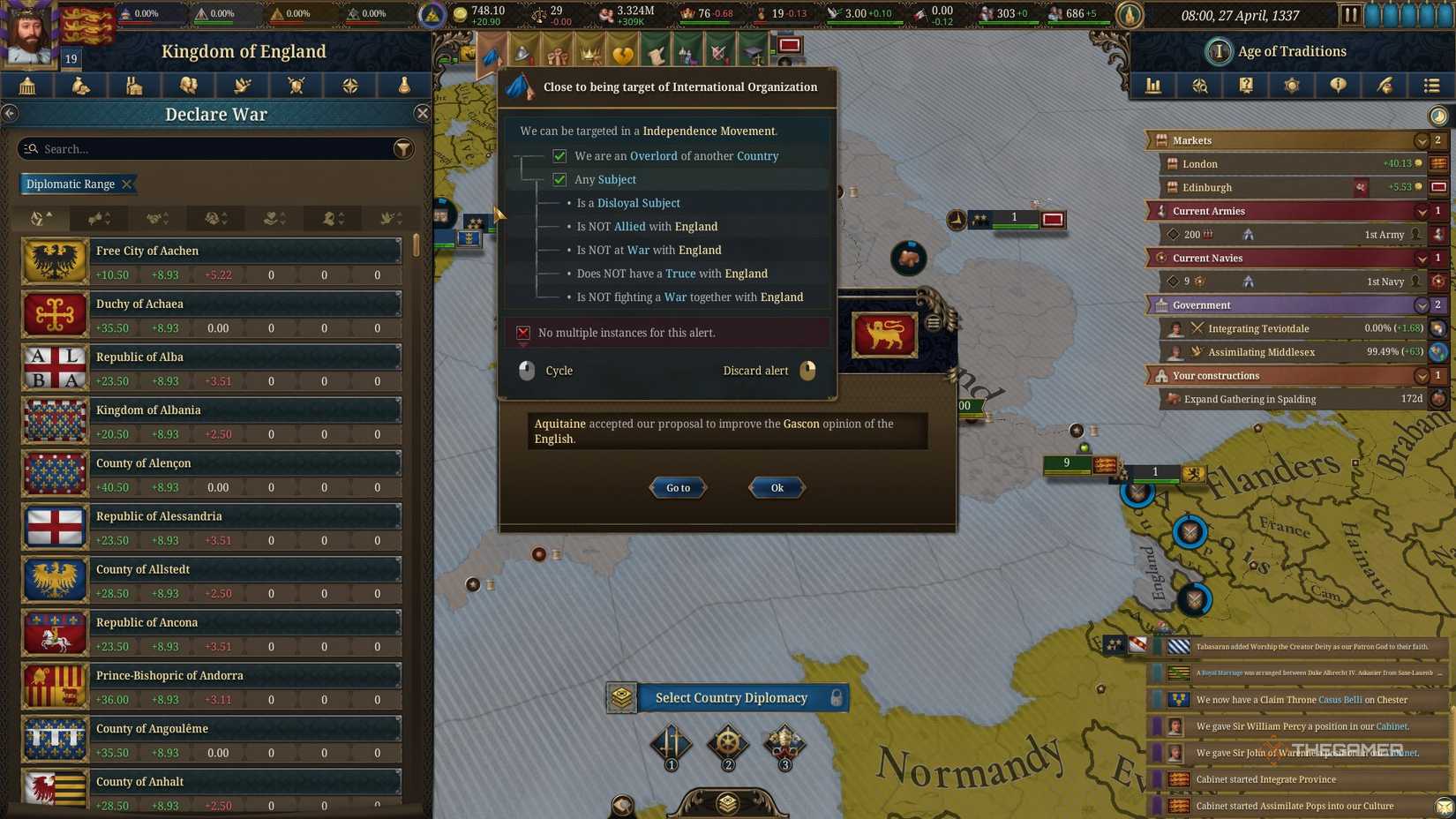Screen dimensions: 1456x819
Task: Open the population tab in the left panel
Action: 189,86
